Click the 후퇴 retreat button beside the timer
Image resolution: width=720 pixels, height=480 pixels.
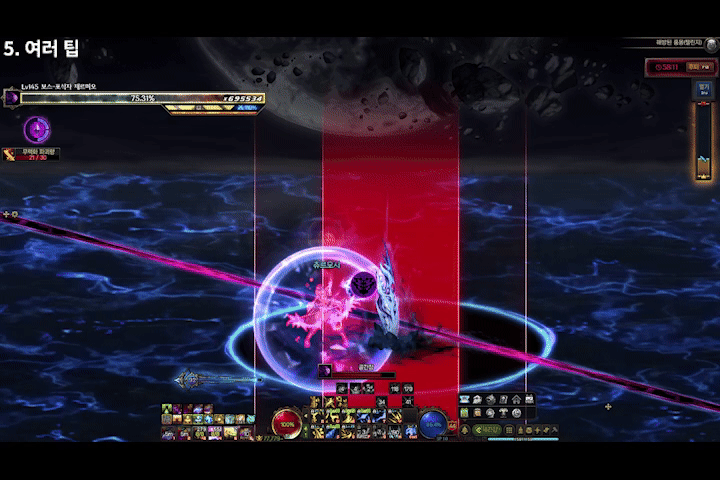coord(697,67)
